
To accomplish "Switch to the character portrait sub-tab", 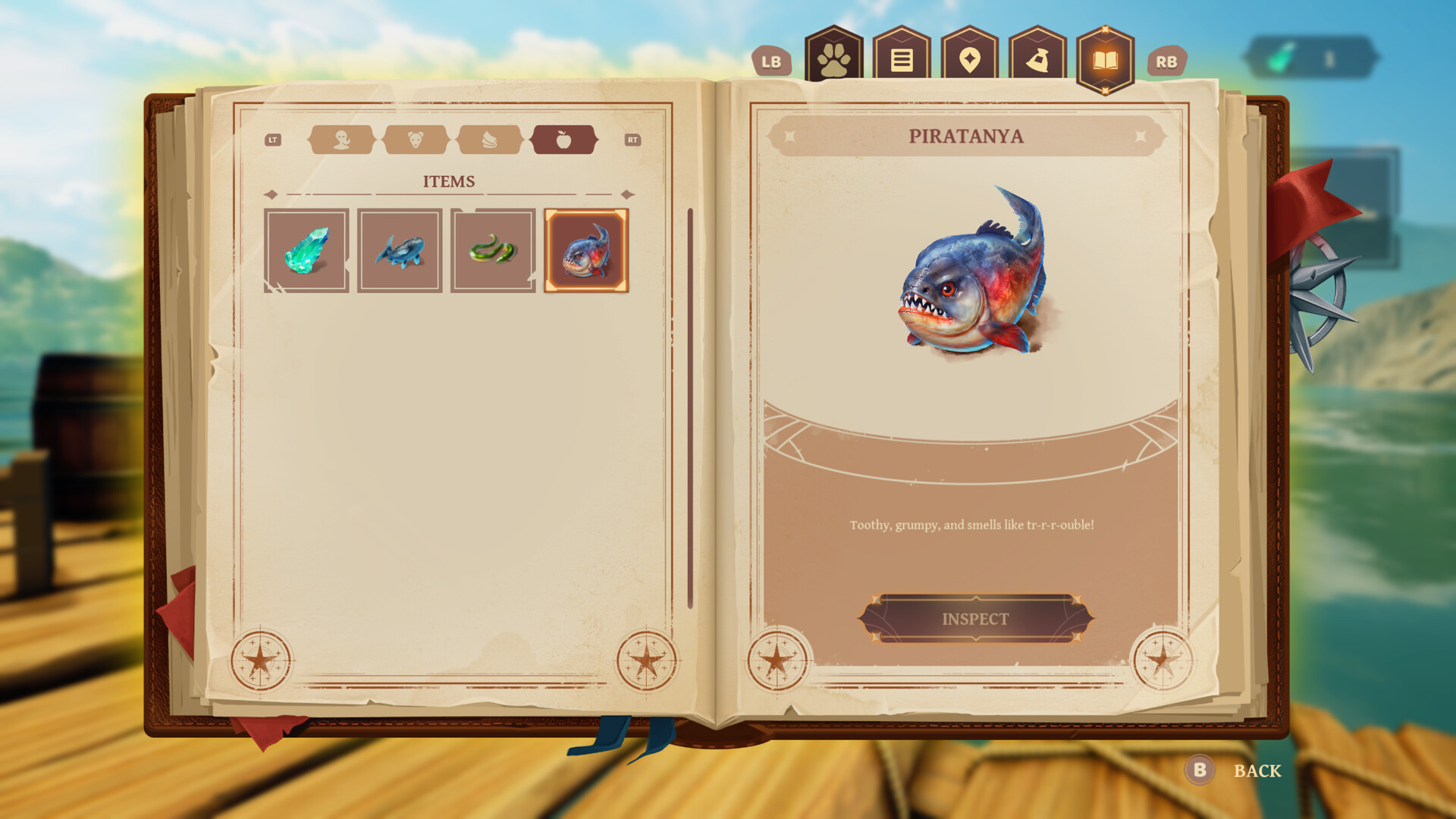I will [x=341, y=140].
